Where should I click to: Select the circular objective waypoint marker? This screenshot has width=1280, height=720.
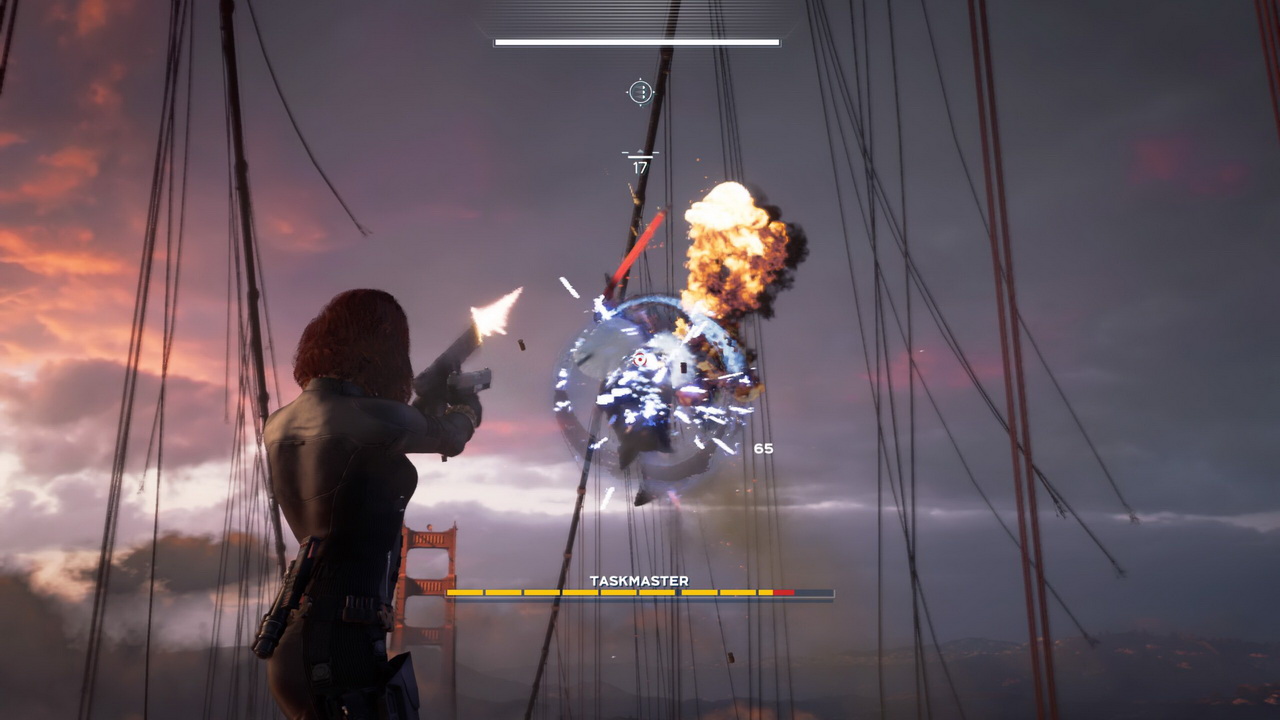coord(640,92)
